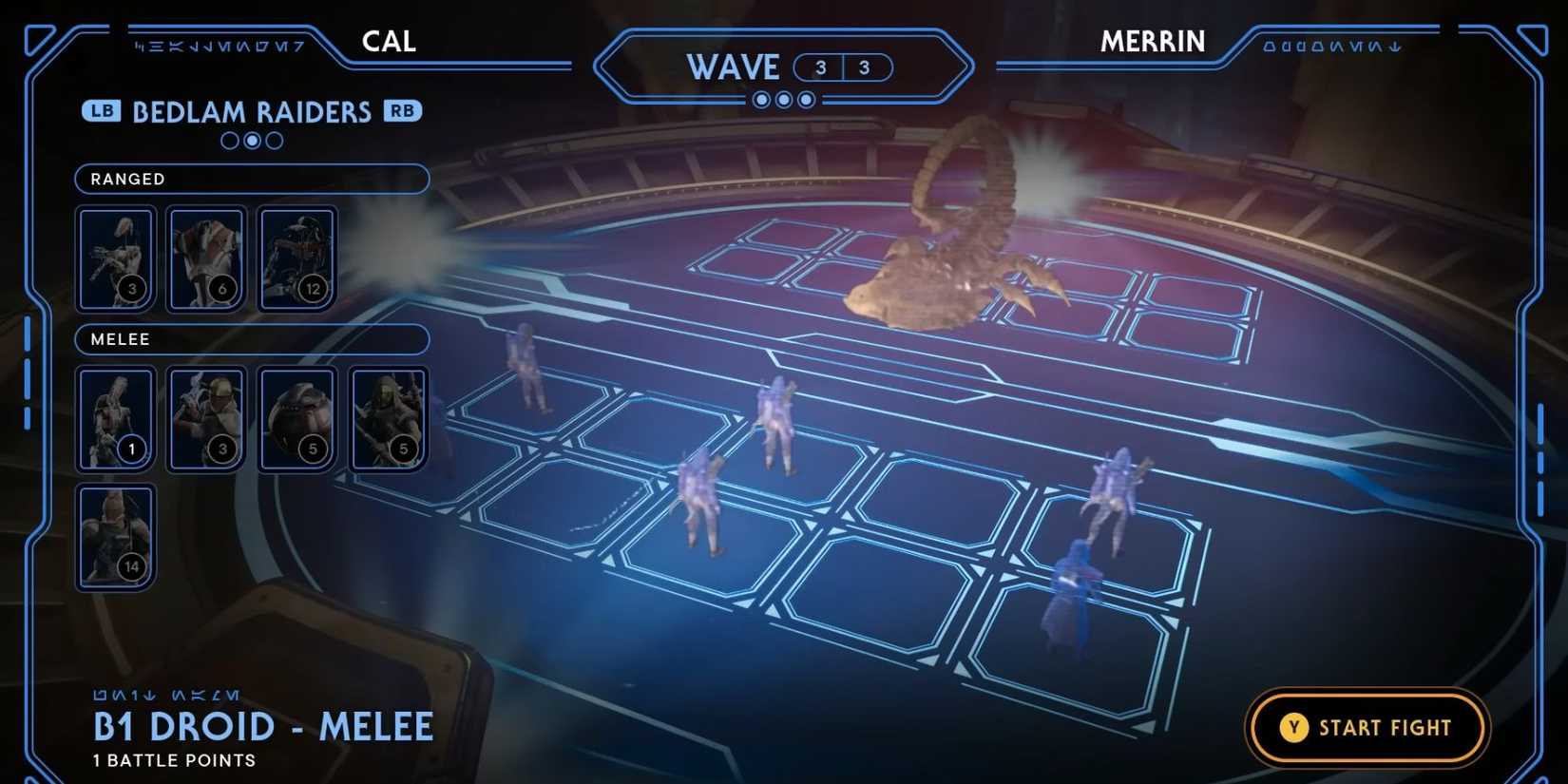Switch to the MELEE category header
Image resolution: width=1568 pixels, height=784 pixels.
tap(252, 339)
